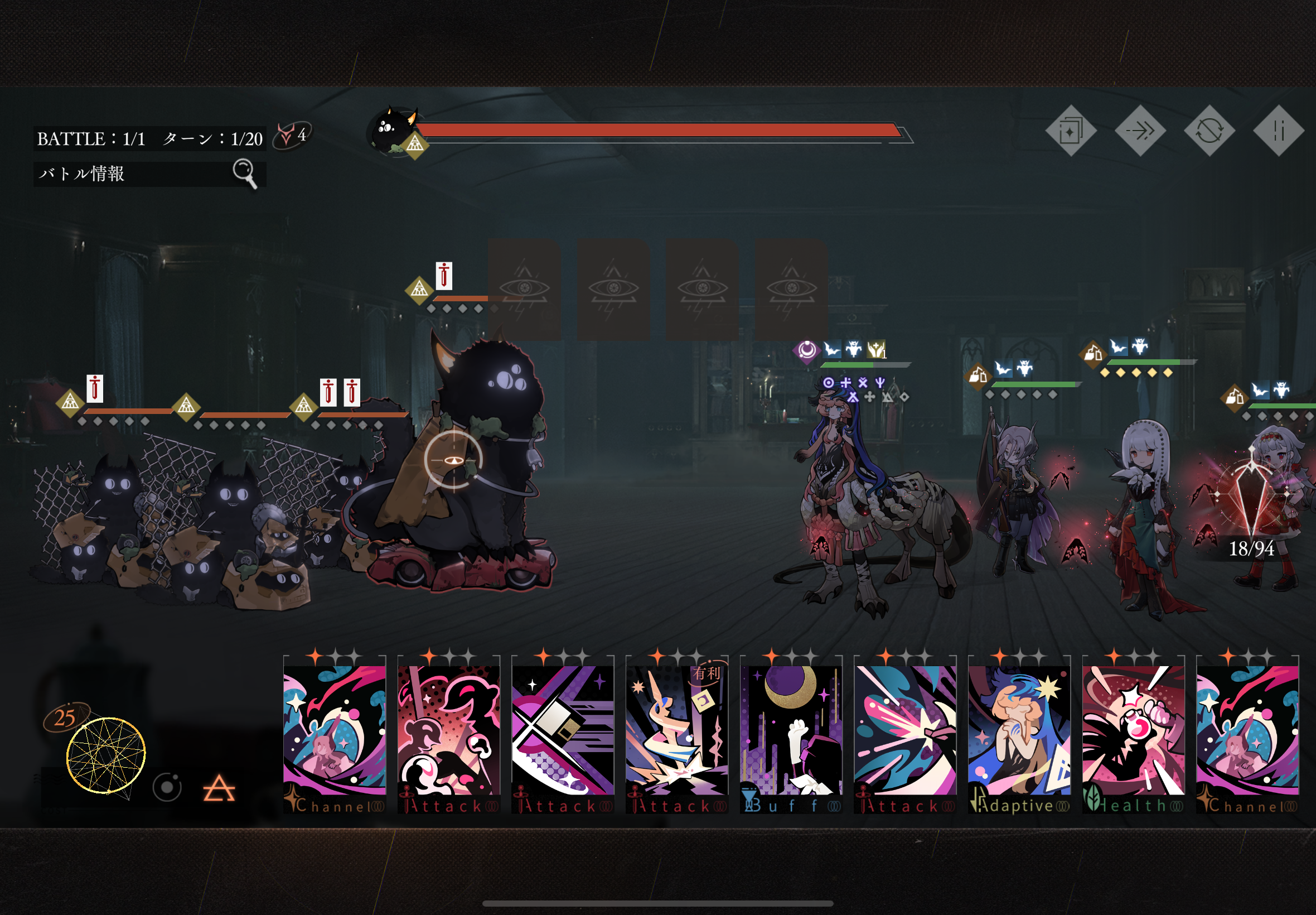Screen dimensions: 1316x915
Task: Select the boss portrait beside the red health bar
Action: coord(394,131)
